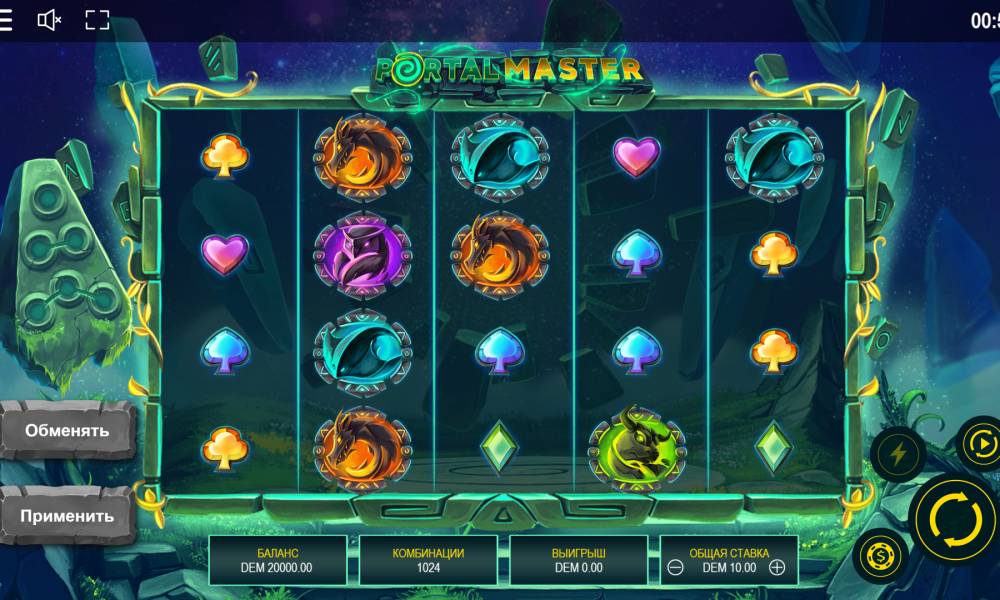Open the hamburger menu
The width and height of the screenshot is (1000, 600).
[x=6, y=20]
